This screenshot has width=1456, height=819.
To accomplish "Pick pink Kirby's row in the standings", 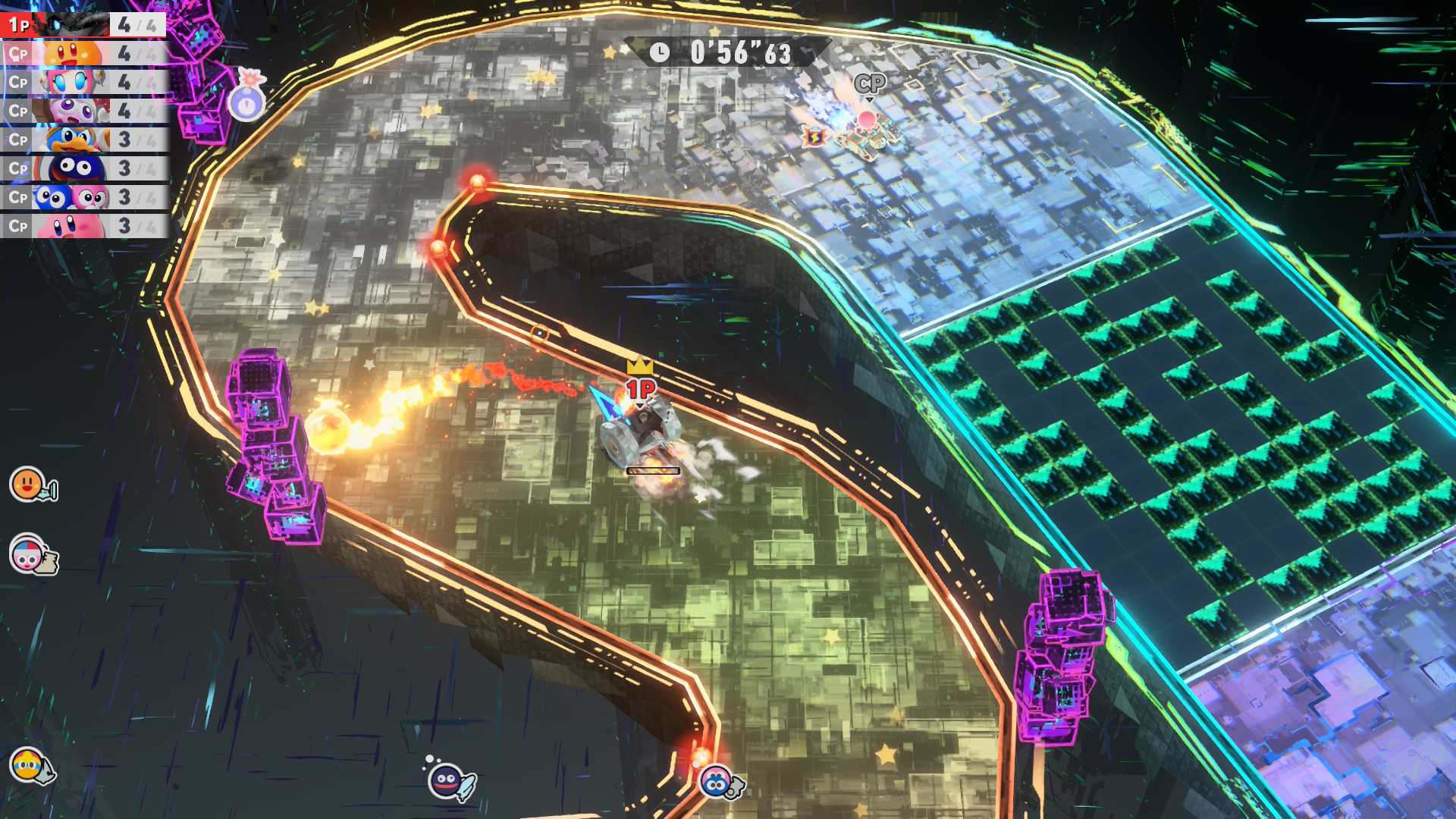I will coord(83,226).
